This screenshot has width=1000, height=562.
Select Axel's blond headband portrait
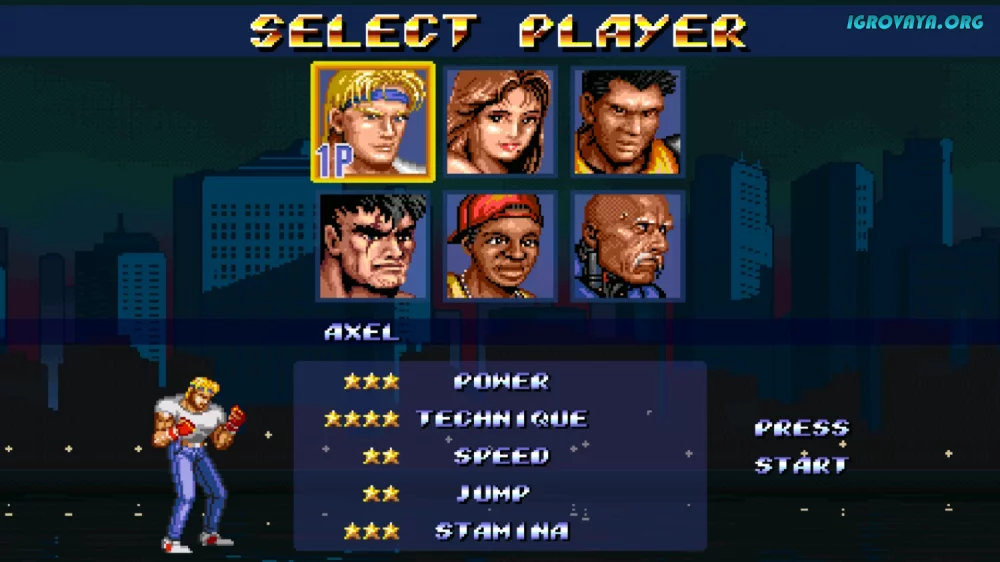click(373, 122)
